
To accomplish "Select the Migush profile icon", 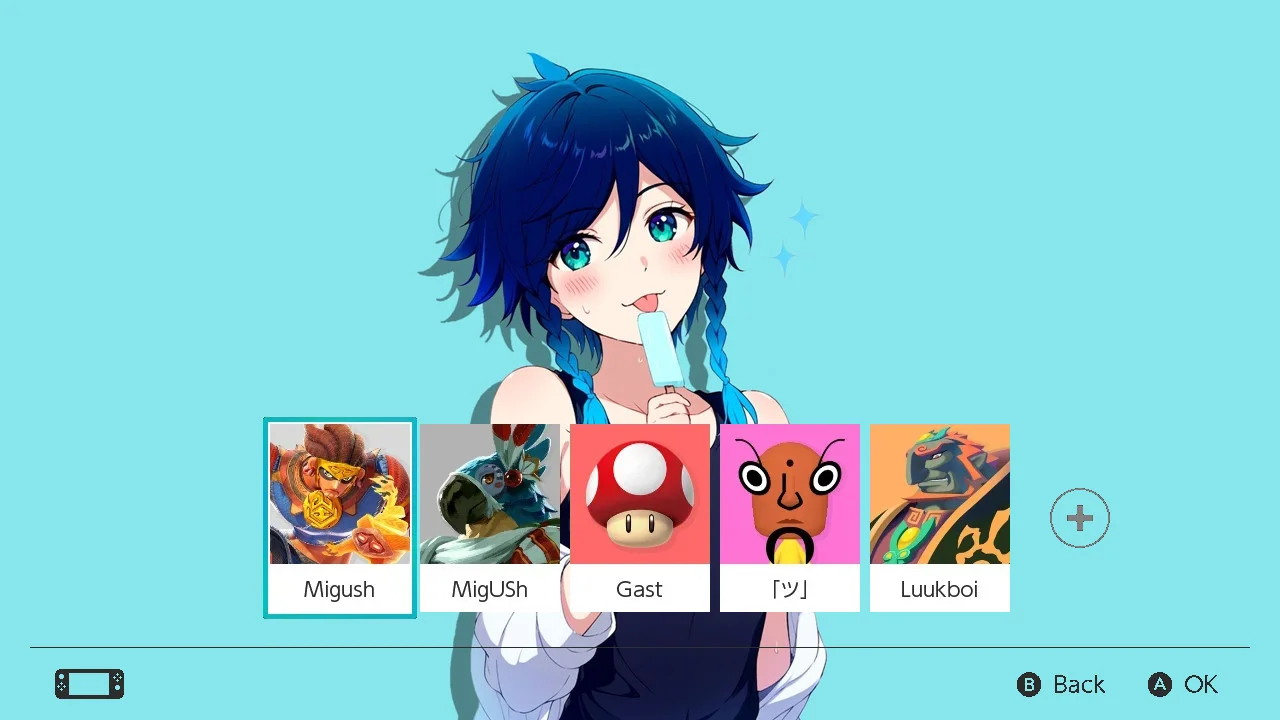I will (340, 494).
